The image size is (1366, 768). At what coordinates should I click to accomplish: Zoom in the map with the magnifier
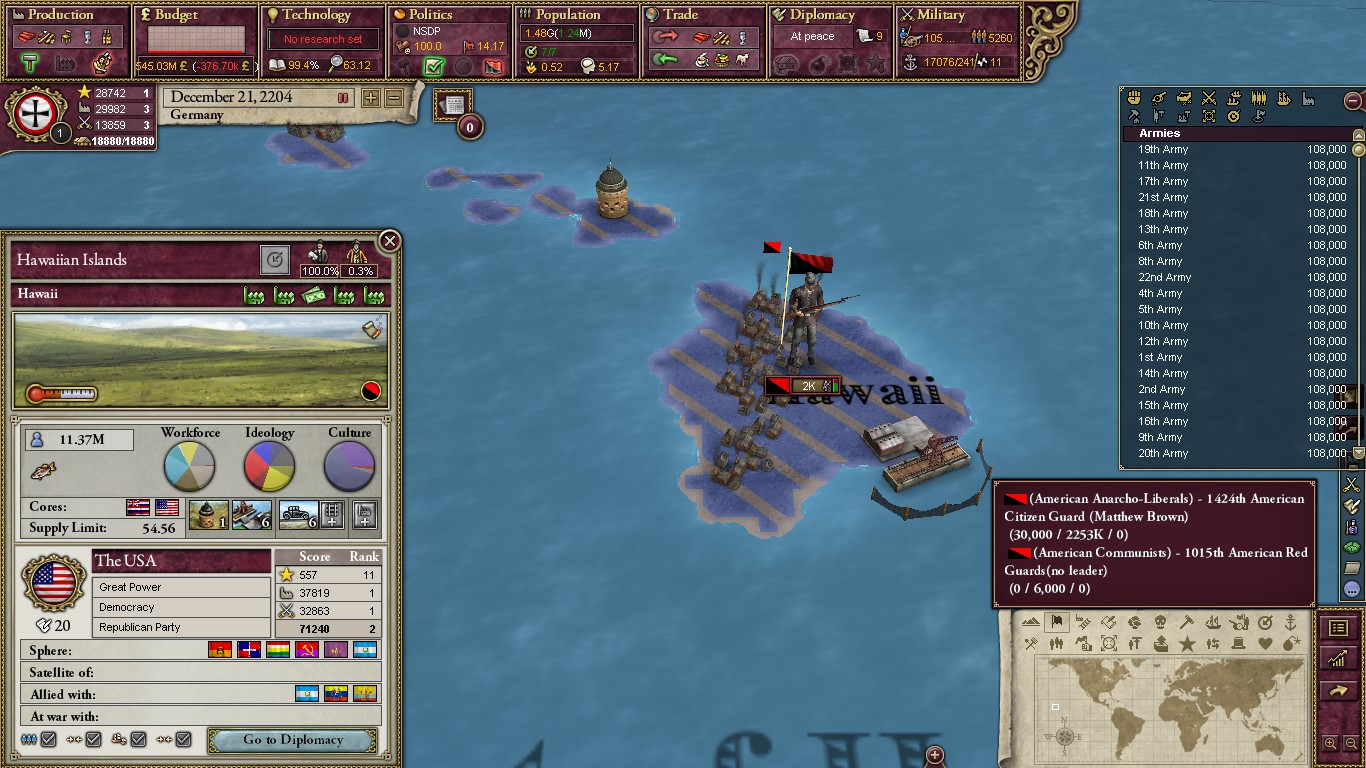point(1330,743)
